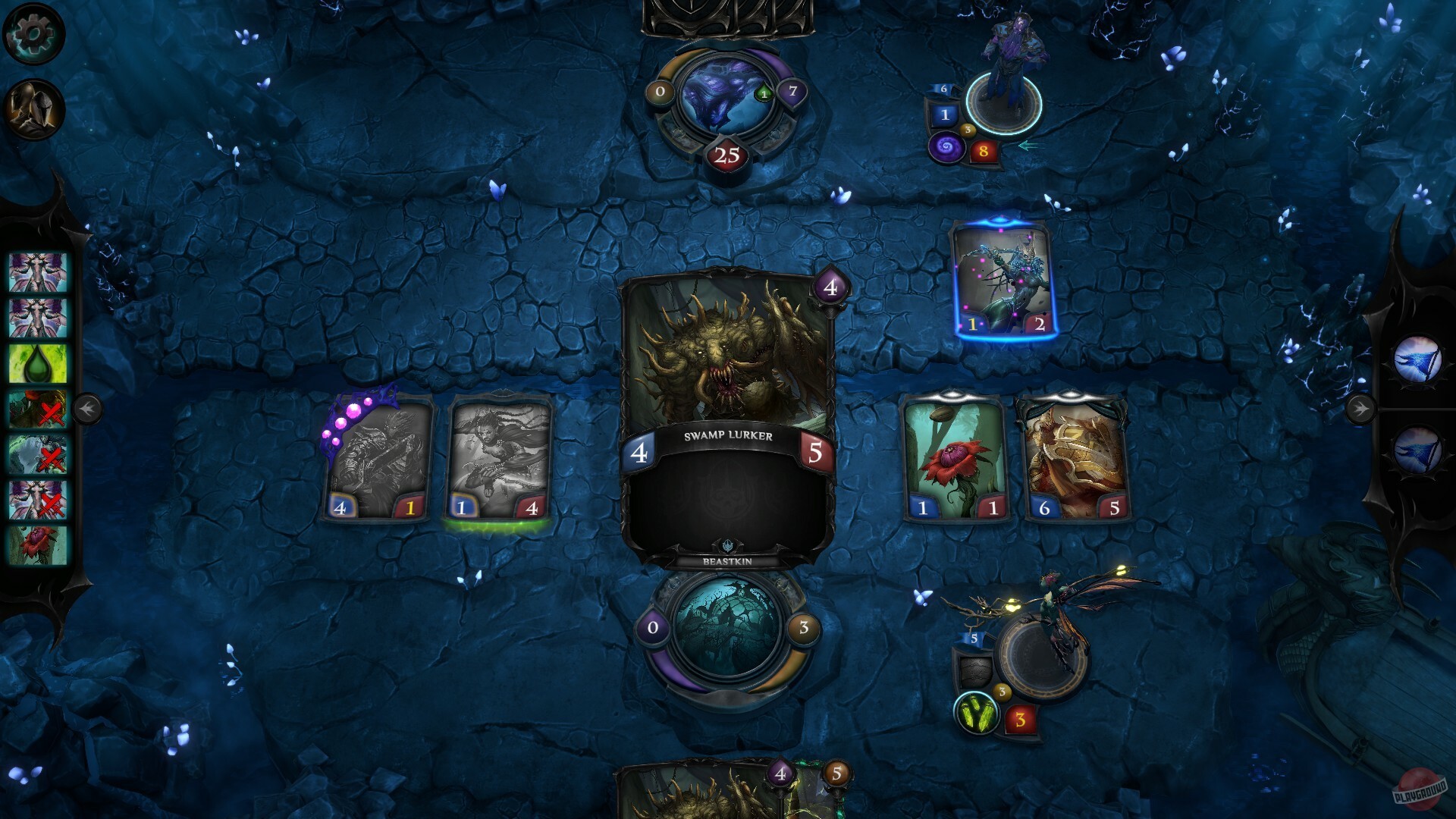Expand the right side panel arrow

point(1361,409)
